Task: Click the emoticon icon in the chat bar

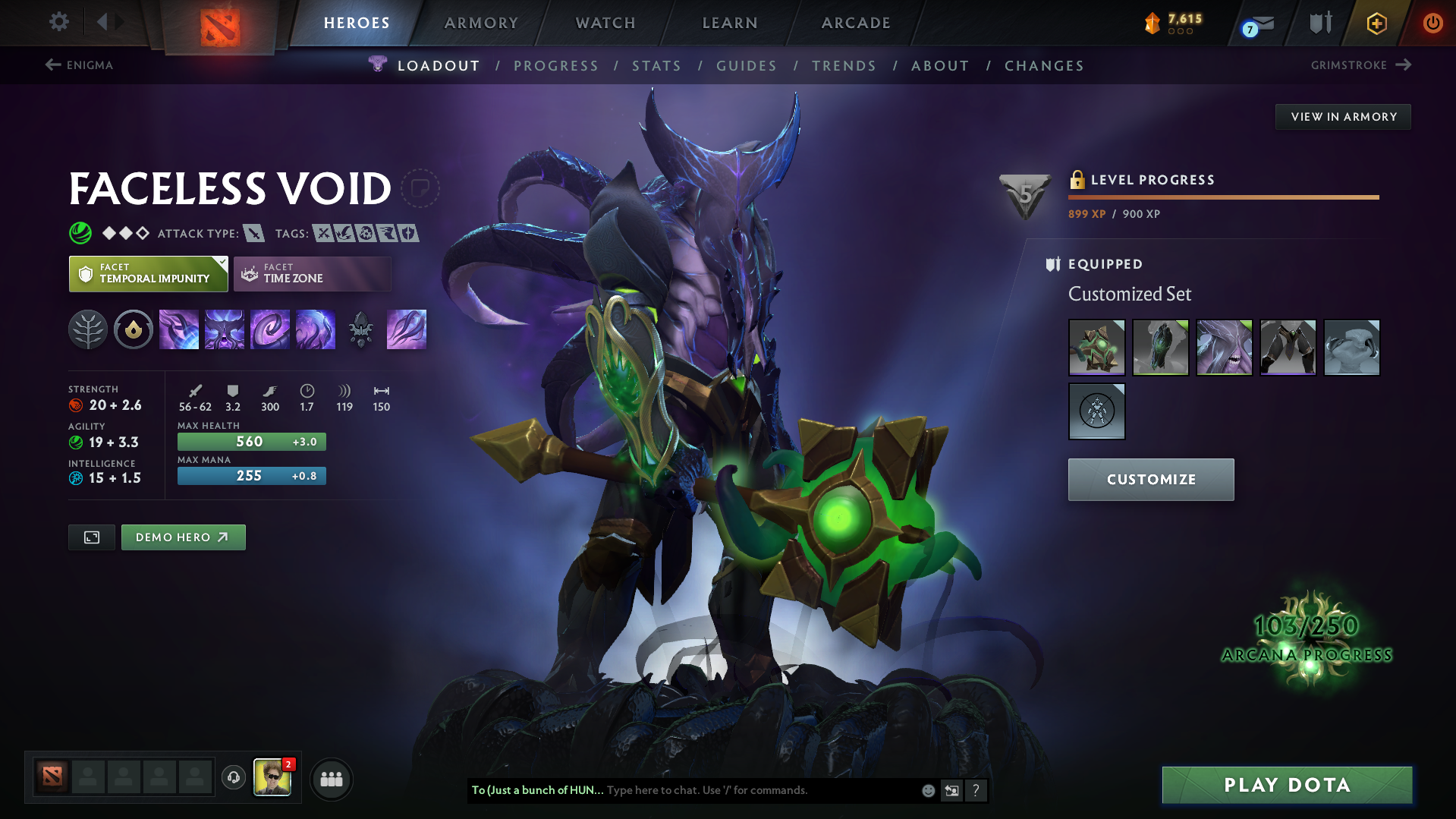Action: pos(927,790)
